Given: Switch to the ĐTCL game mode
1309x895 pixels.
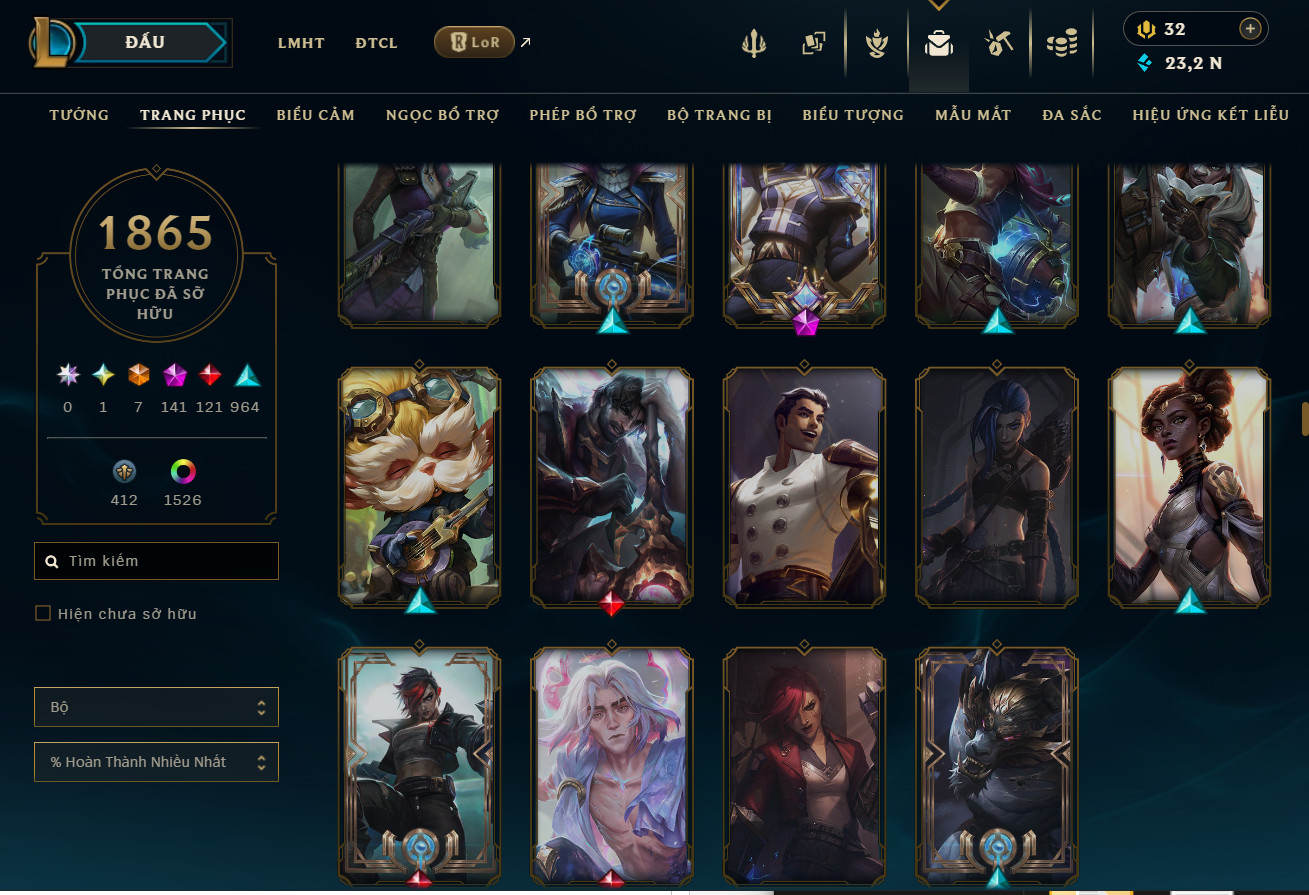Looking at the screenshot, I should 376,43.
